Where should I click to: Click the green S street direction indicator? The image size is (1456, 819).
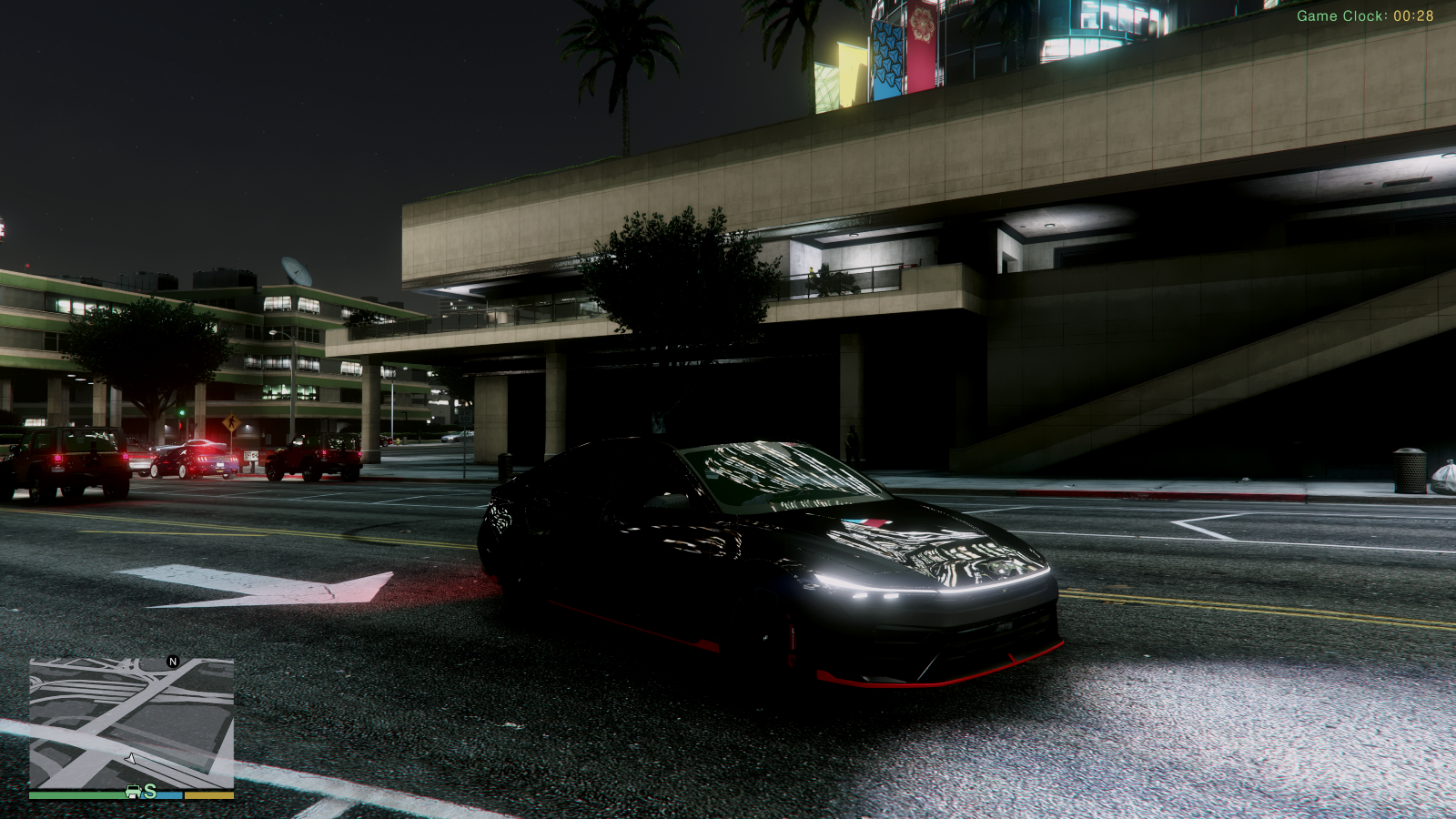[x=151, y=794]
